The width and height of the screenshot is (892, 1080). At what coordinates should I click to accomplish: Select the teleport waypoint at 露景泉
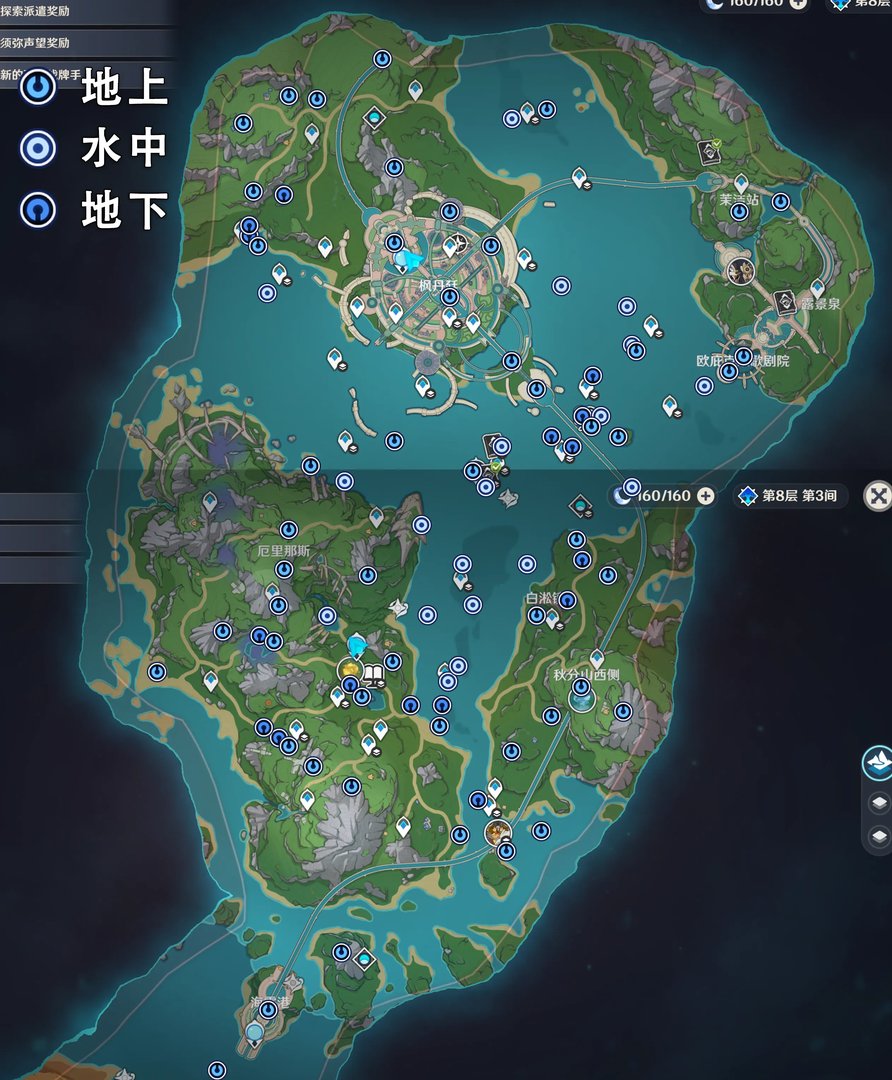tap(817, 288)
